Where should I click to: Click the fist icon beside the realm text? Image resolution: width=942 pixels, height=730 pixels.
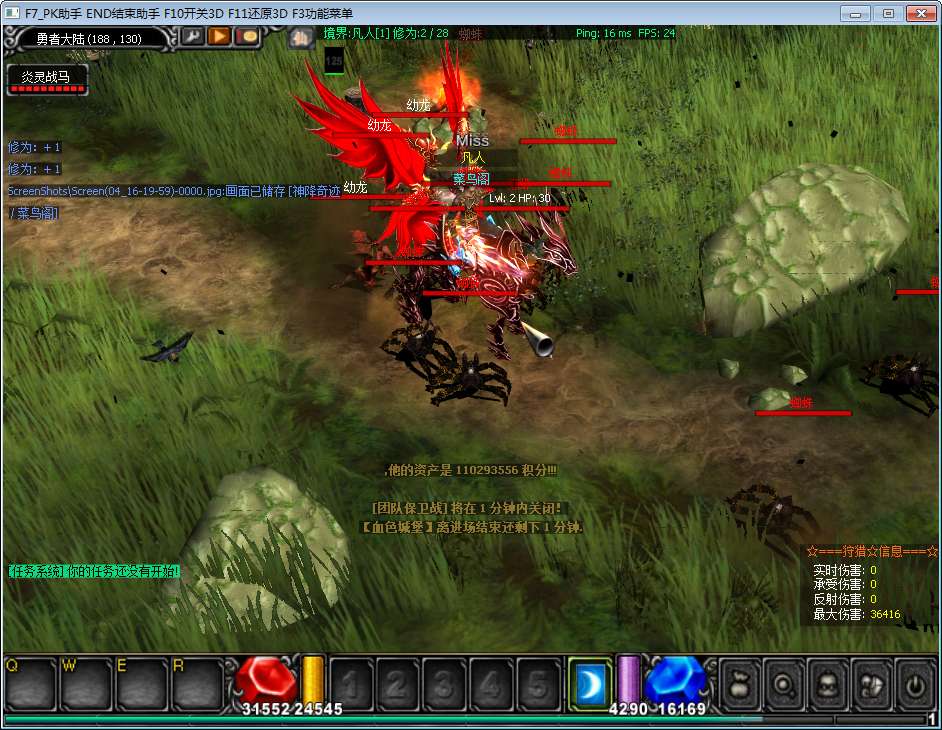click(301, 38)
